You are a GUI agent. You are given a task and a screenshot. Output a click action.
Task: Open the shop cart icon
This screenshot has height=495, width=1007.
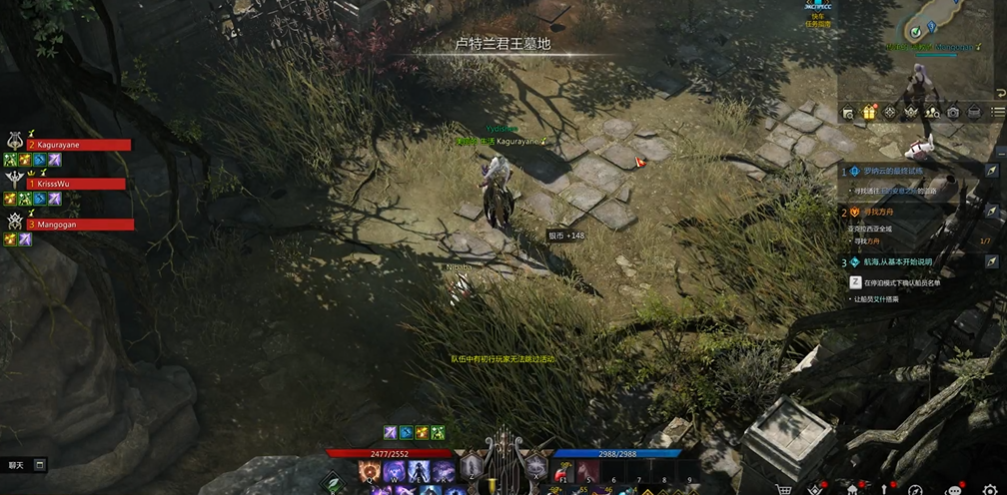tap(785, 490)
